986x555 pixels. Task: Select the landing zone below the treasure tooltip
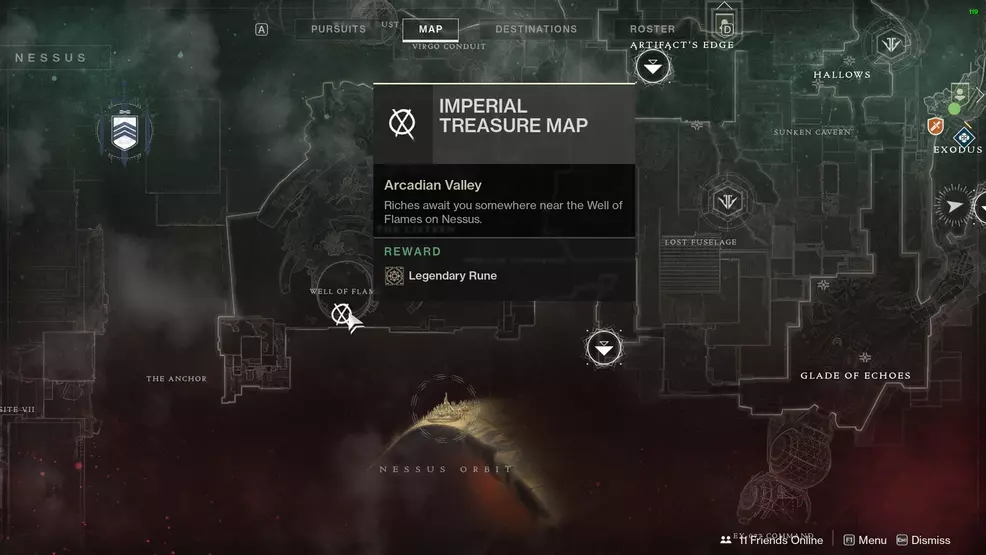coord(603,348)
